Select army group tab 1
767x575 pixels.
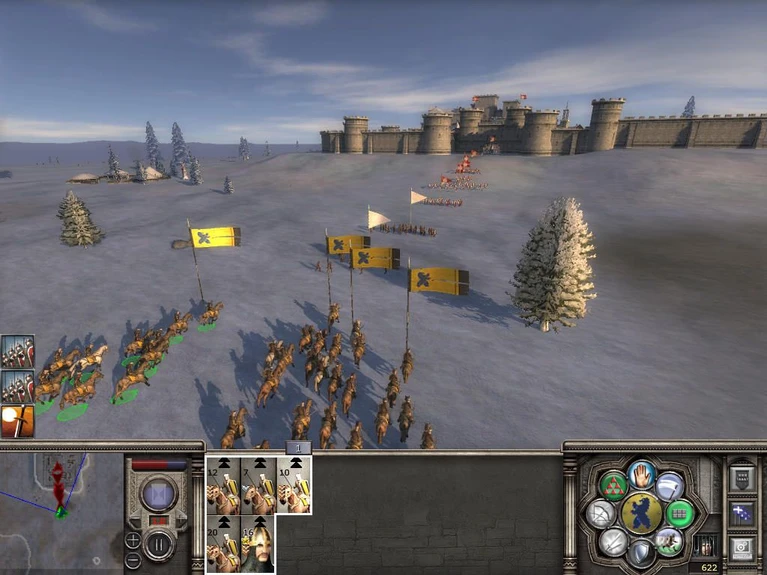(x=298, y=448)
